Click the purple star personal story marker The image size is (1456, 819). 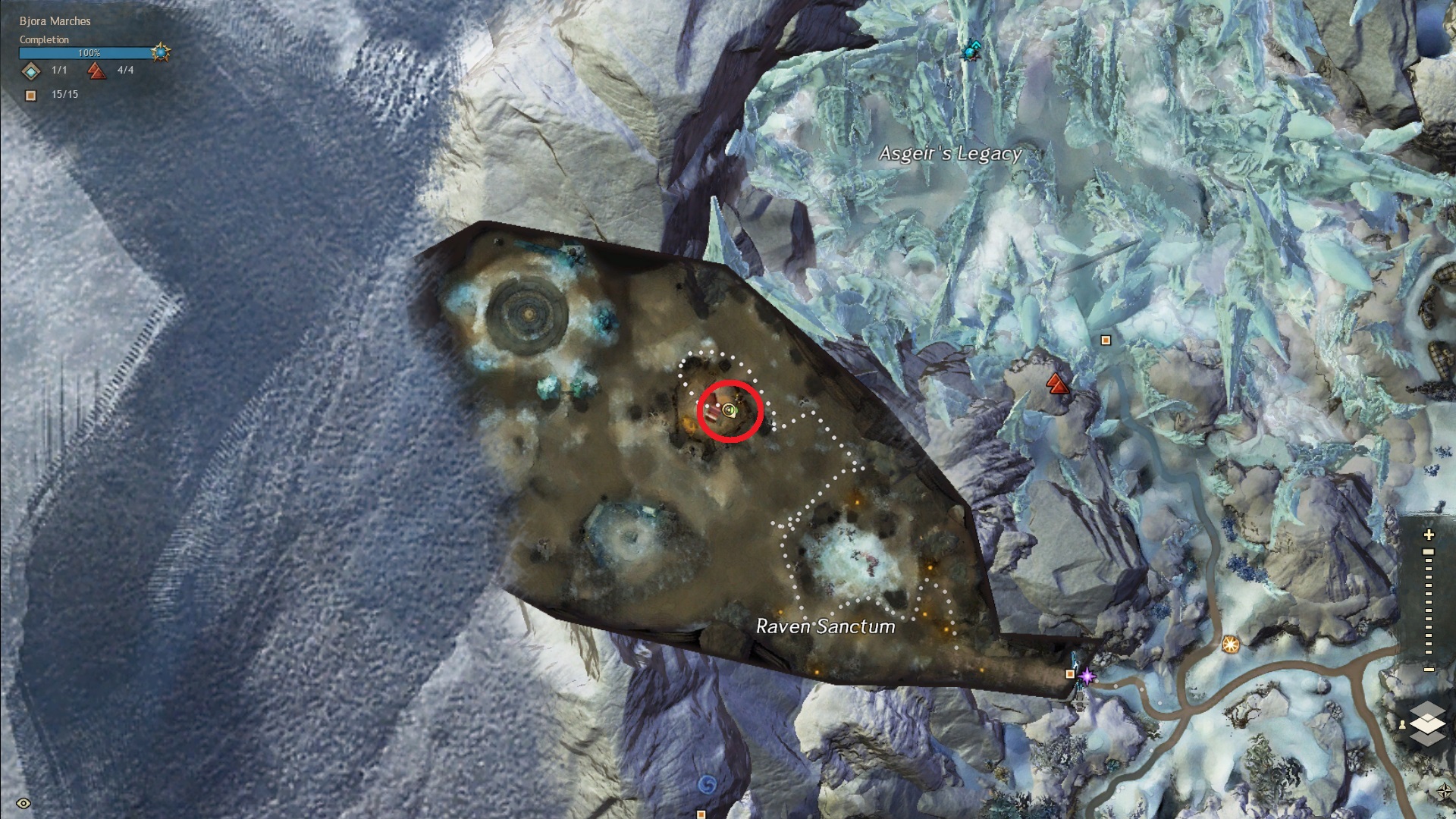tap(1087, 676)
